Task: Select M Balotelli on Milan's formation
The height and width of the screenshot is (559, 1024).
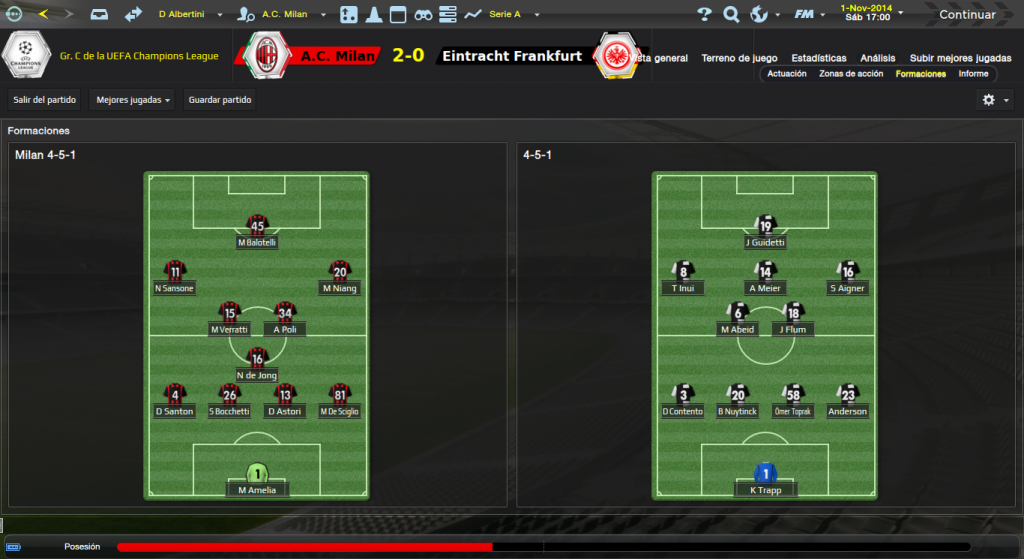Action: (257, 242)
